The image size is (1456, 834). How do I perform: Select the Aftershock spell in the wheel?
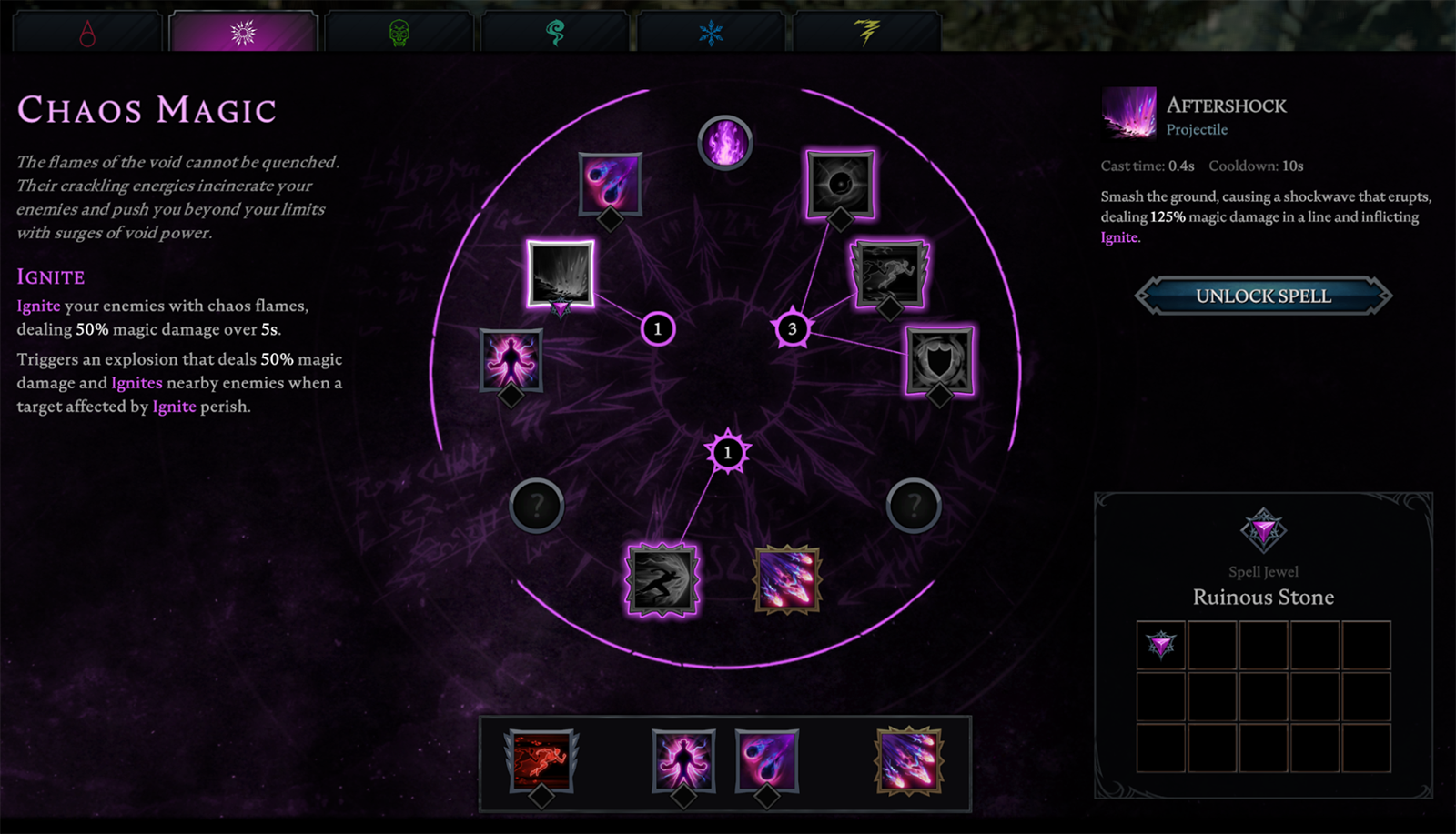pos(561,273)
